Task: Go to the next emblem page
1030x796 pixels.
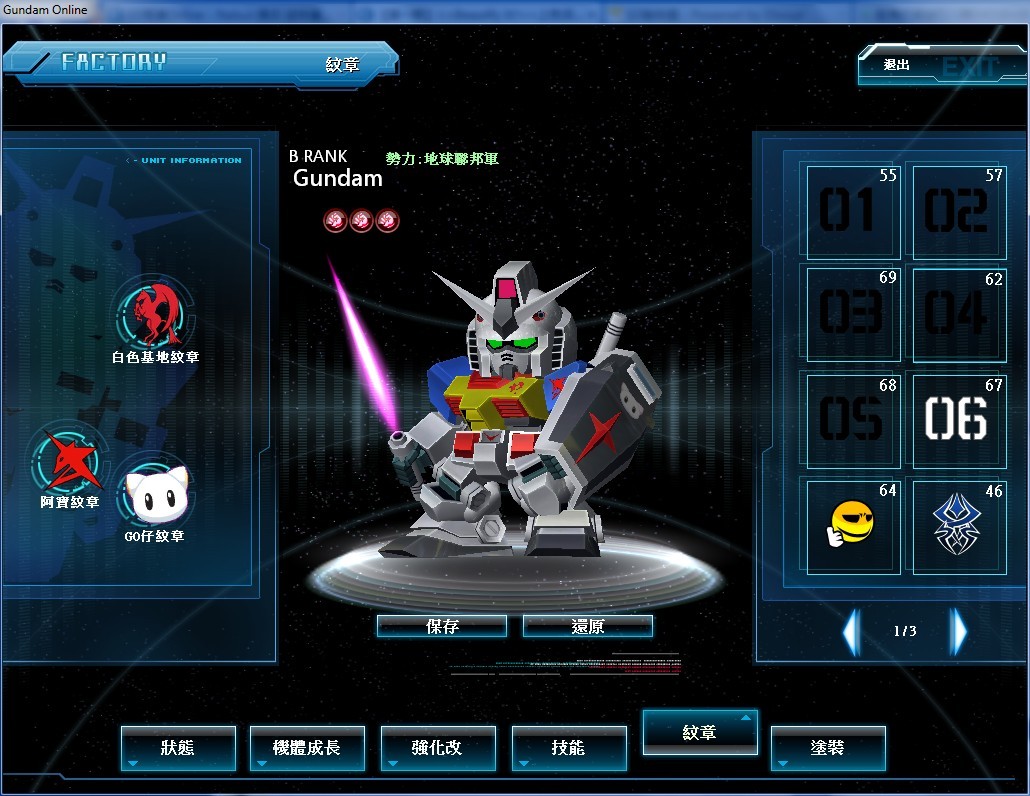Action: click(959, 631)
